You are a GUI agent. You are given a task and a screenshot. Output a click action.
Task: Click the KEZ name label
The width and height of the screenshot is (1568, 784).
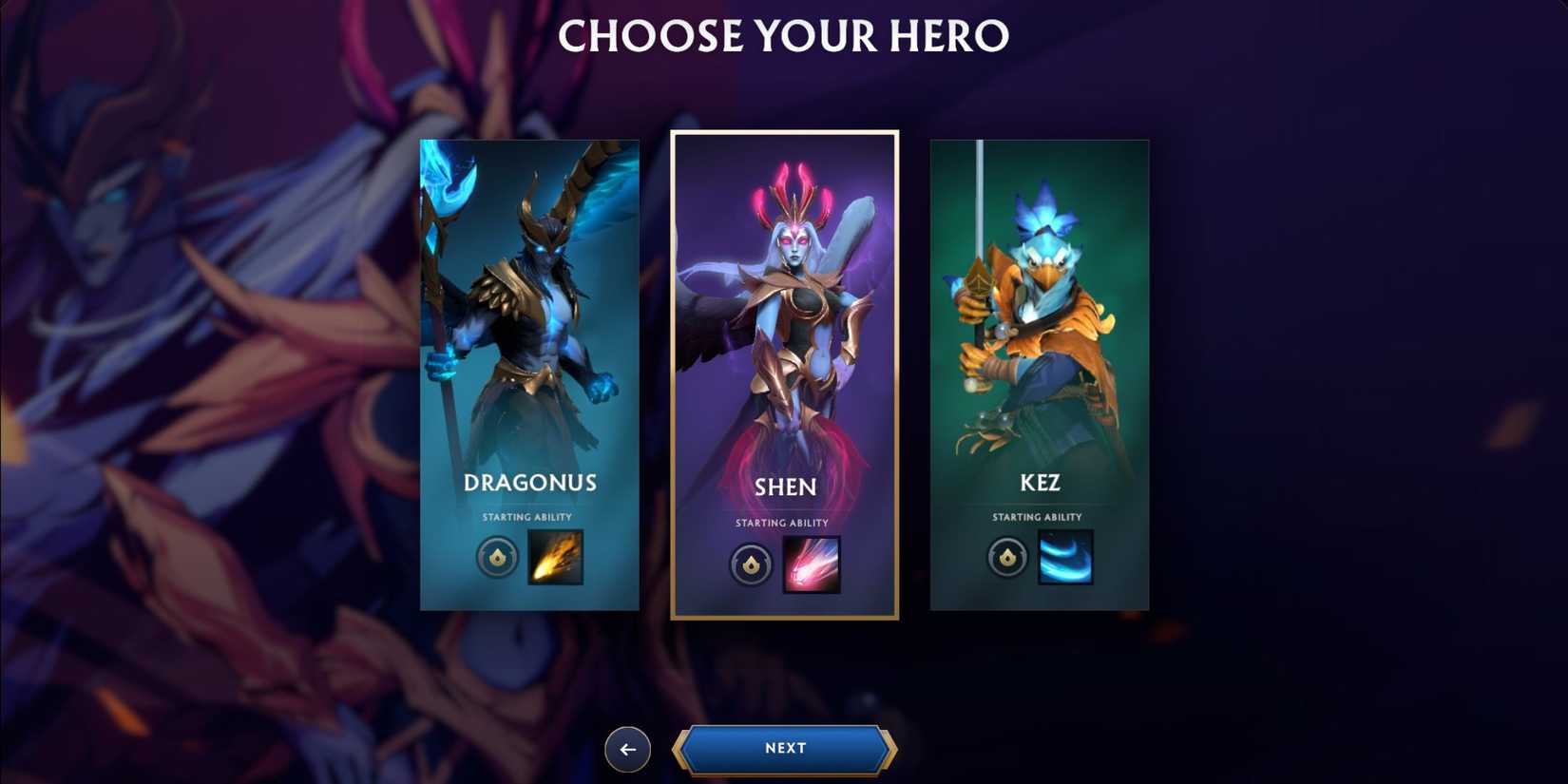(x=1039, y=483)
